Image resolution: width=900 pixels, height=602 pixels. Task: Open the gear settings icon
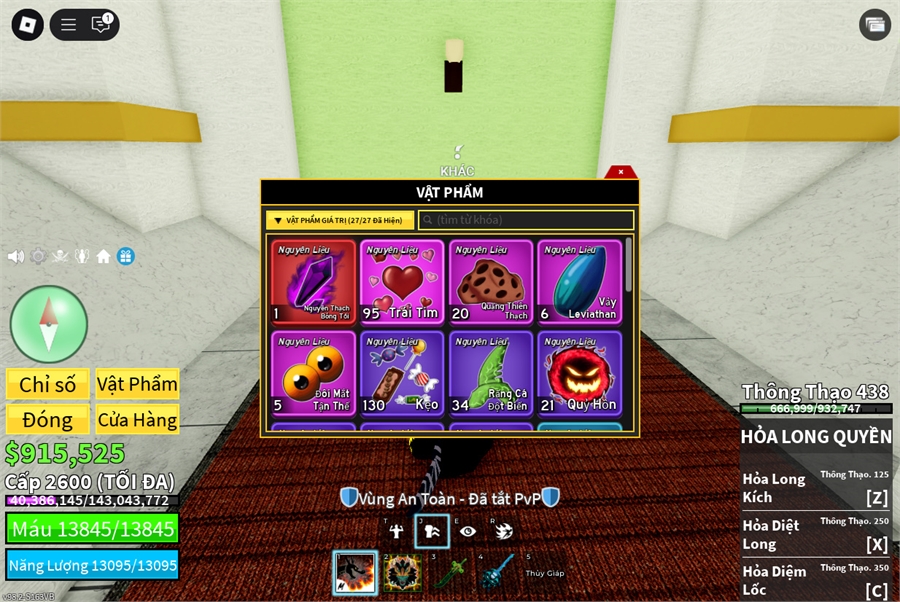point(38,256)
